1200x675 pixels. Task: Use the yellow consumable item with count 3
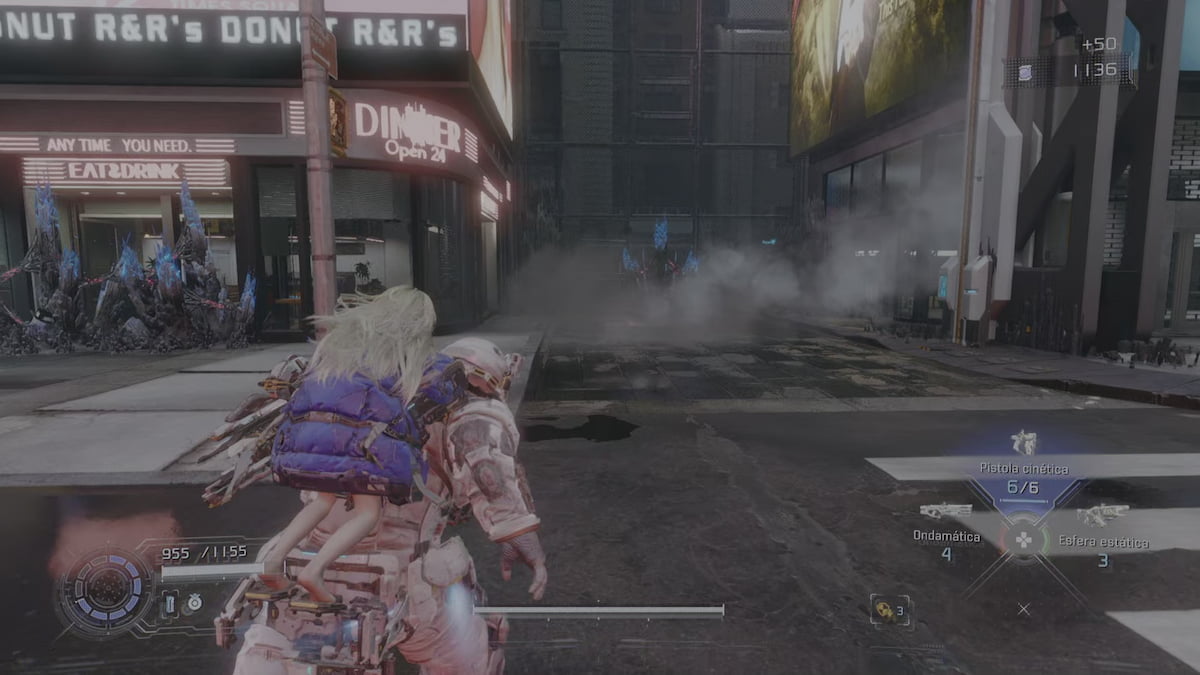[x=888, y=610]
